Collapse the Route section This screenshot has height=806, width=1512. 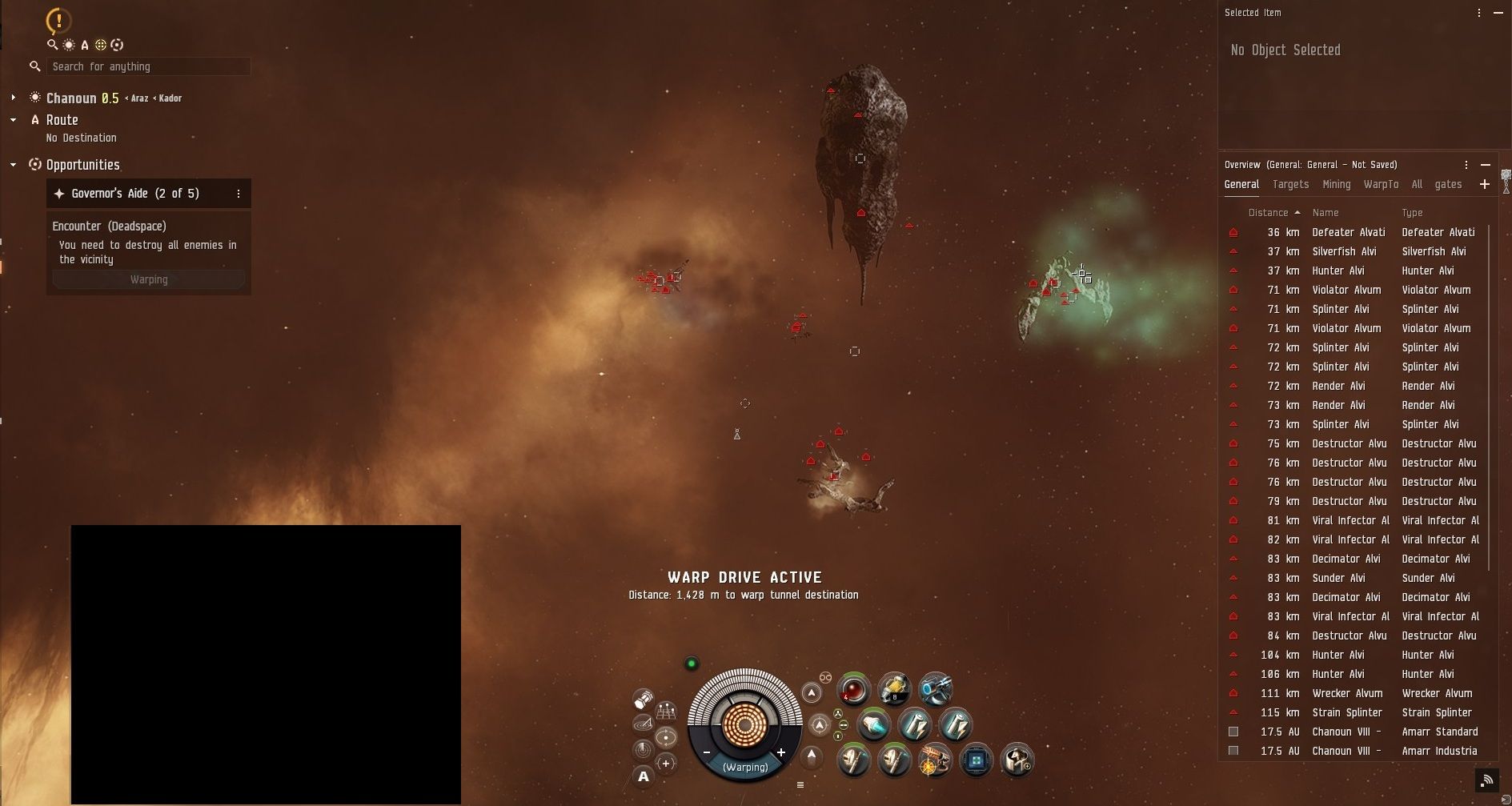pos(13,120)
